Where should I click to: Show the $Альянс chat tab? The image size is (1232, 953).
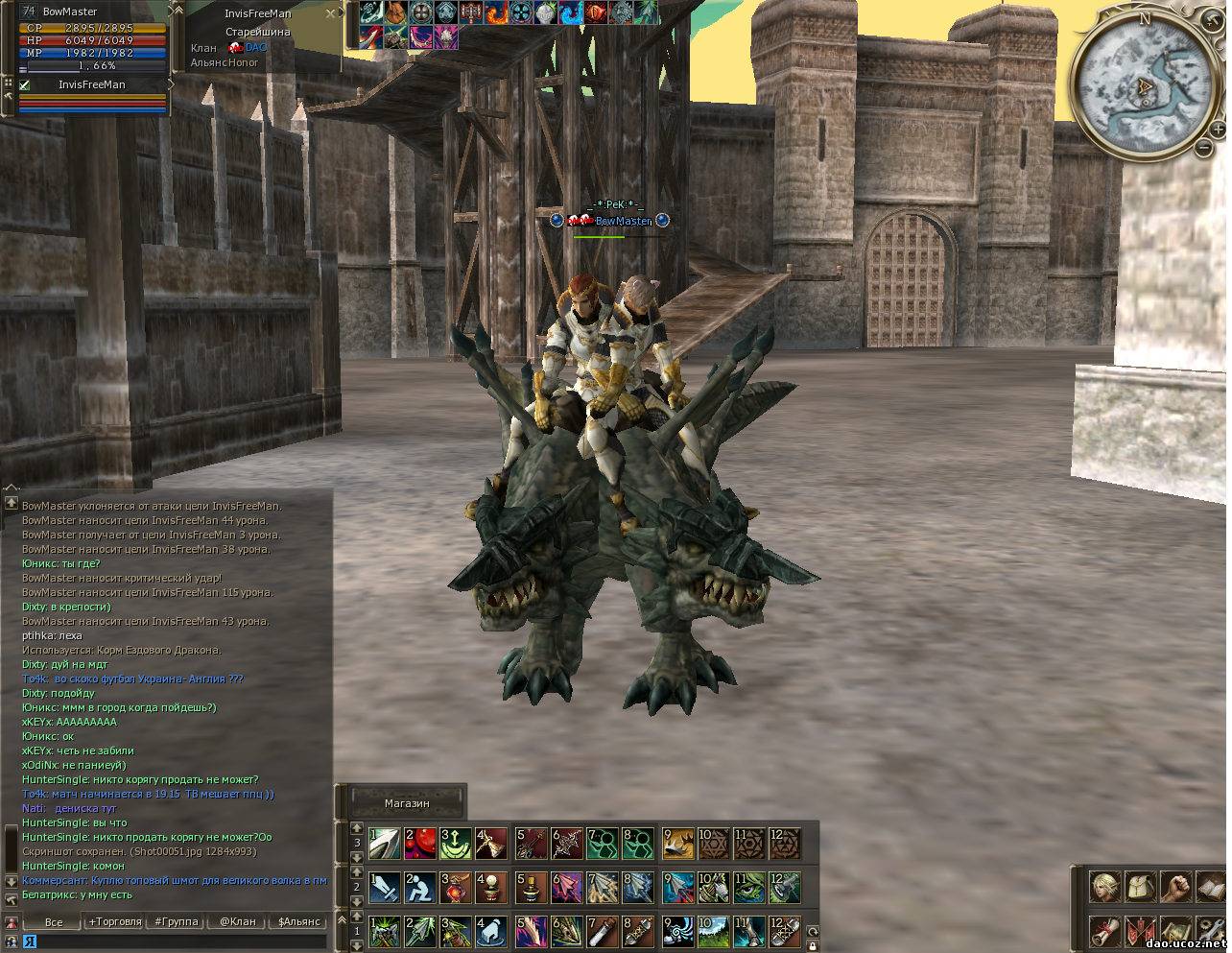tap(298, 921)
